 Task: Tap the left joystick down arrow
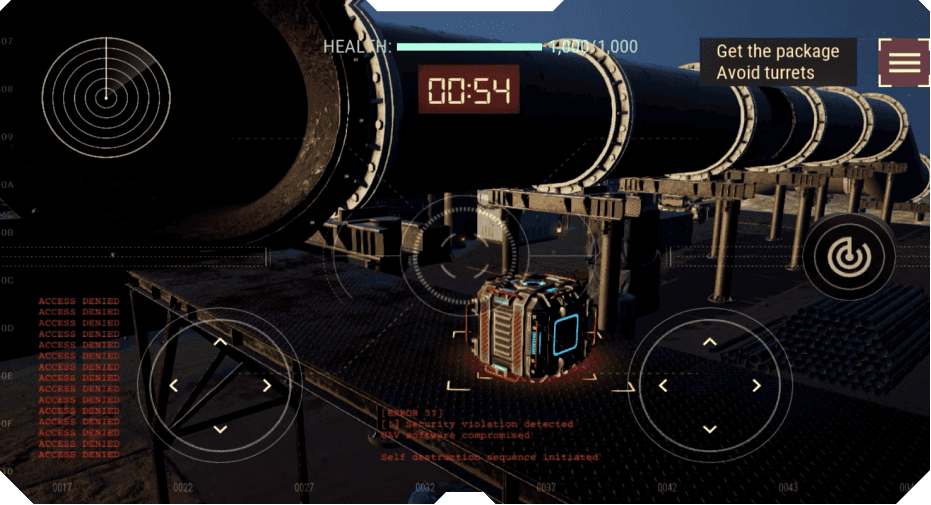[220, 429]
